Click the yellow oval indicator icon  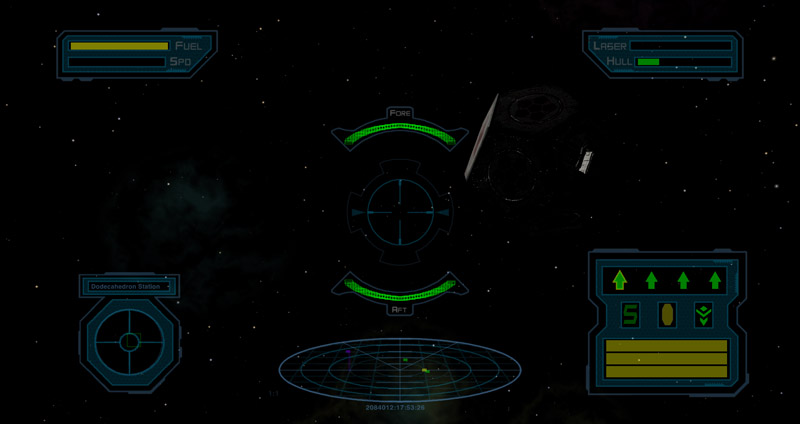(666, 316)
